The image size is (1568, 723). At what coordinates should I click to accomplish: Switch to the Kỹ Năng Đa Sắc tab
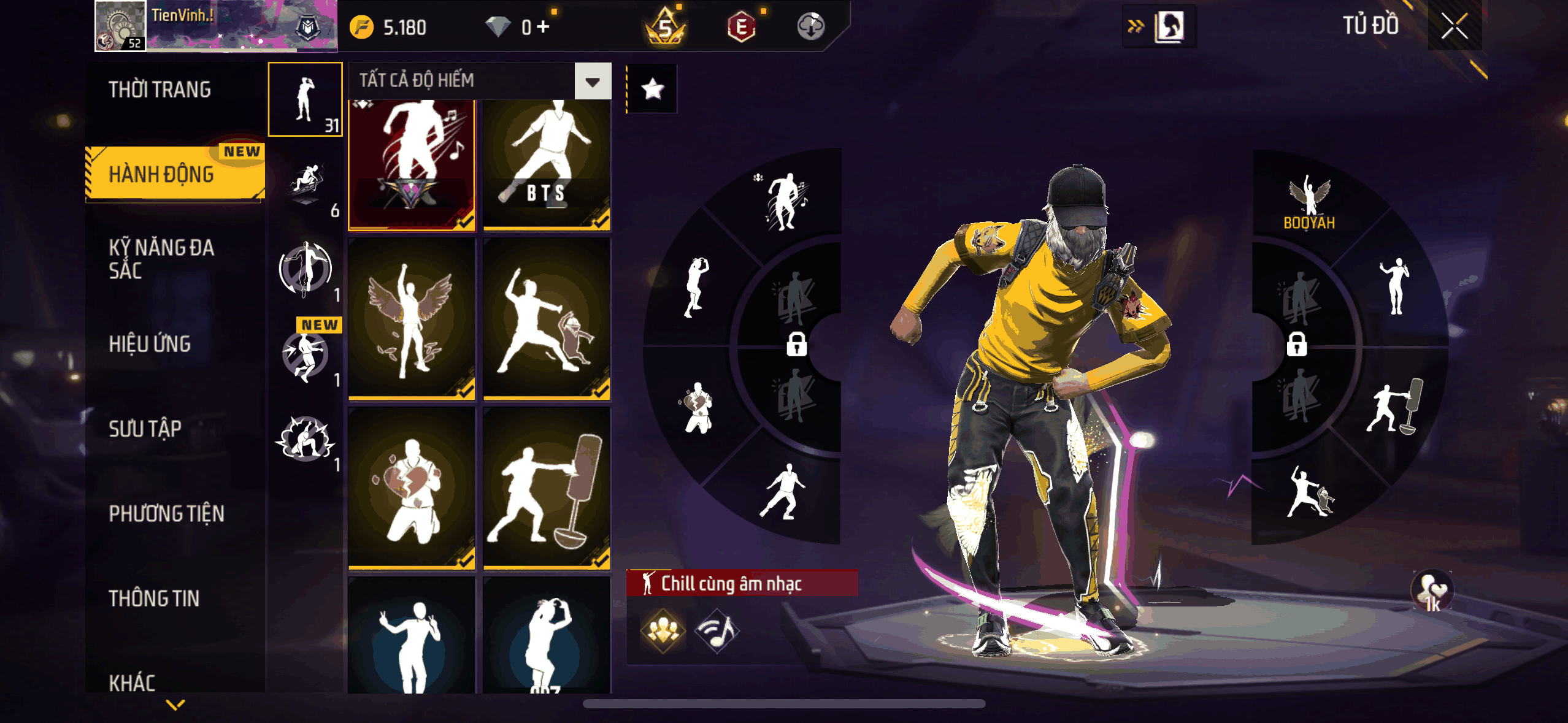click(161, 259)
